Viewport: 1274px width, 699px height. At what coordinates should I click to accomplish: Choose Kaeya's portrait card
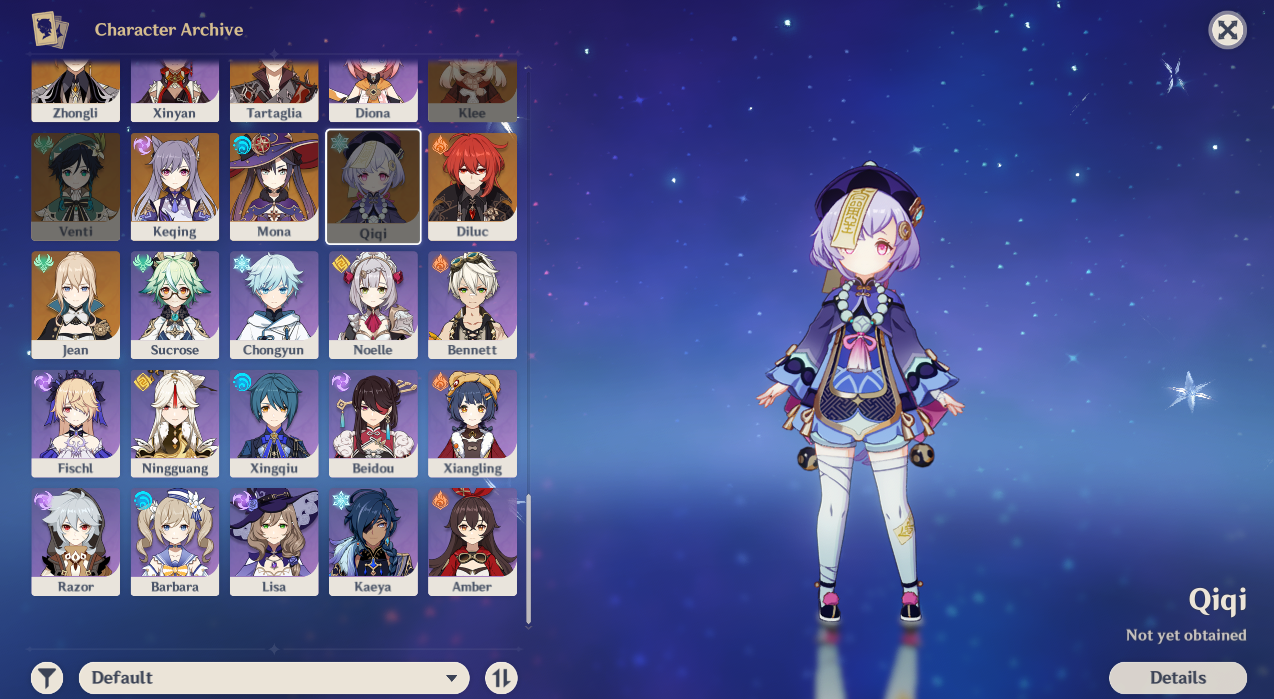(373, 541)
